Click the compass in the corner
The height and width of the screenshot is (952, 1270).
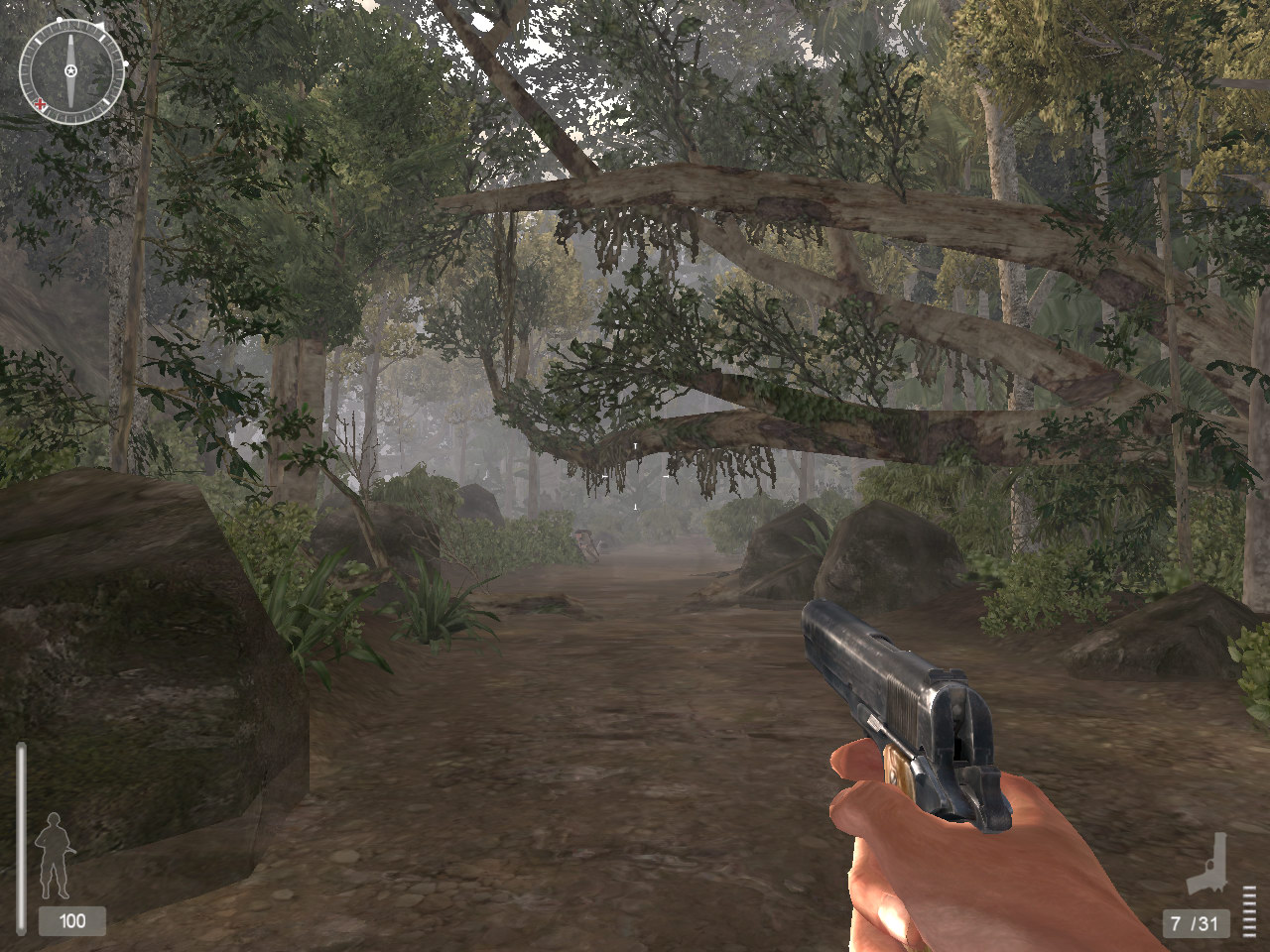71,70
